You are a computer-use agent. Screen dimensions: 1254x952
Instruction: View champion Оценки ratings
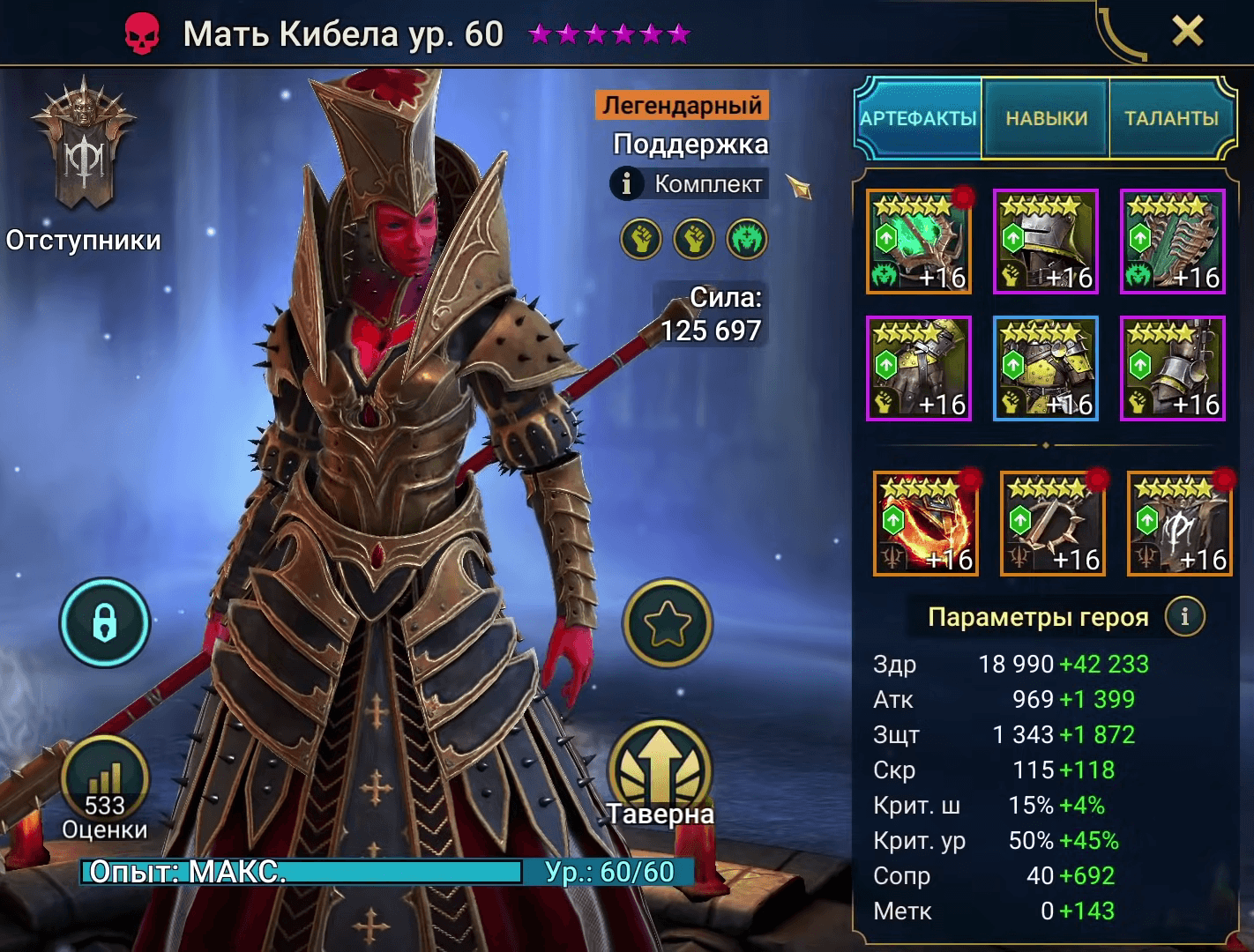tap(105, 787)
